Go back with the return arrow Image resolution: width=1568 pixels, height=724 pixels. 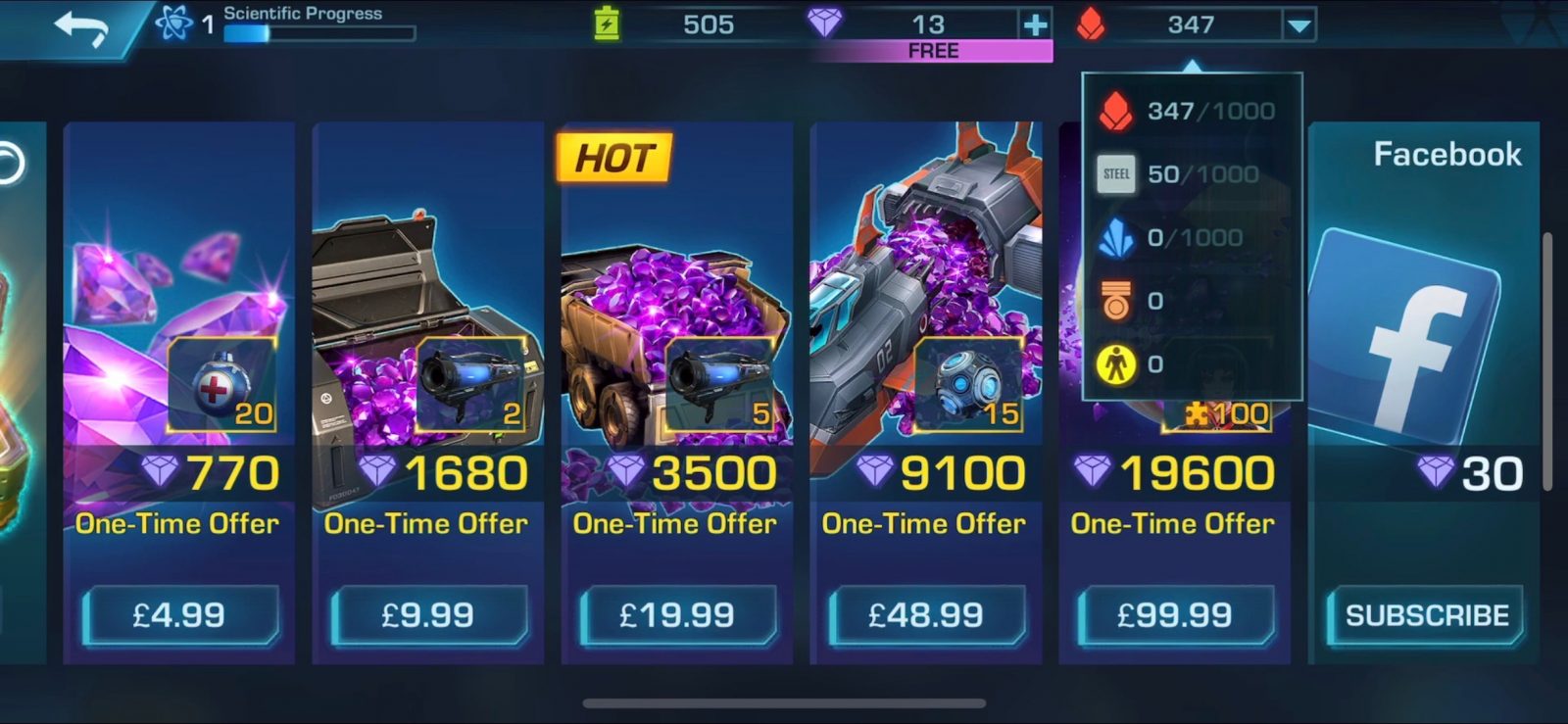pos(80,26)
